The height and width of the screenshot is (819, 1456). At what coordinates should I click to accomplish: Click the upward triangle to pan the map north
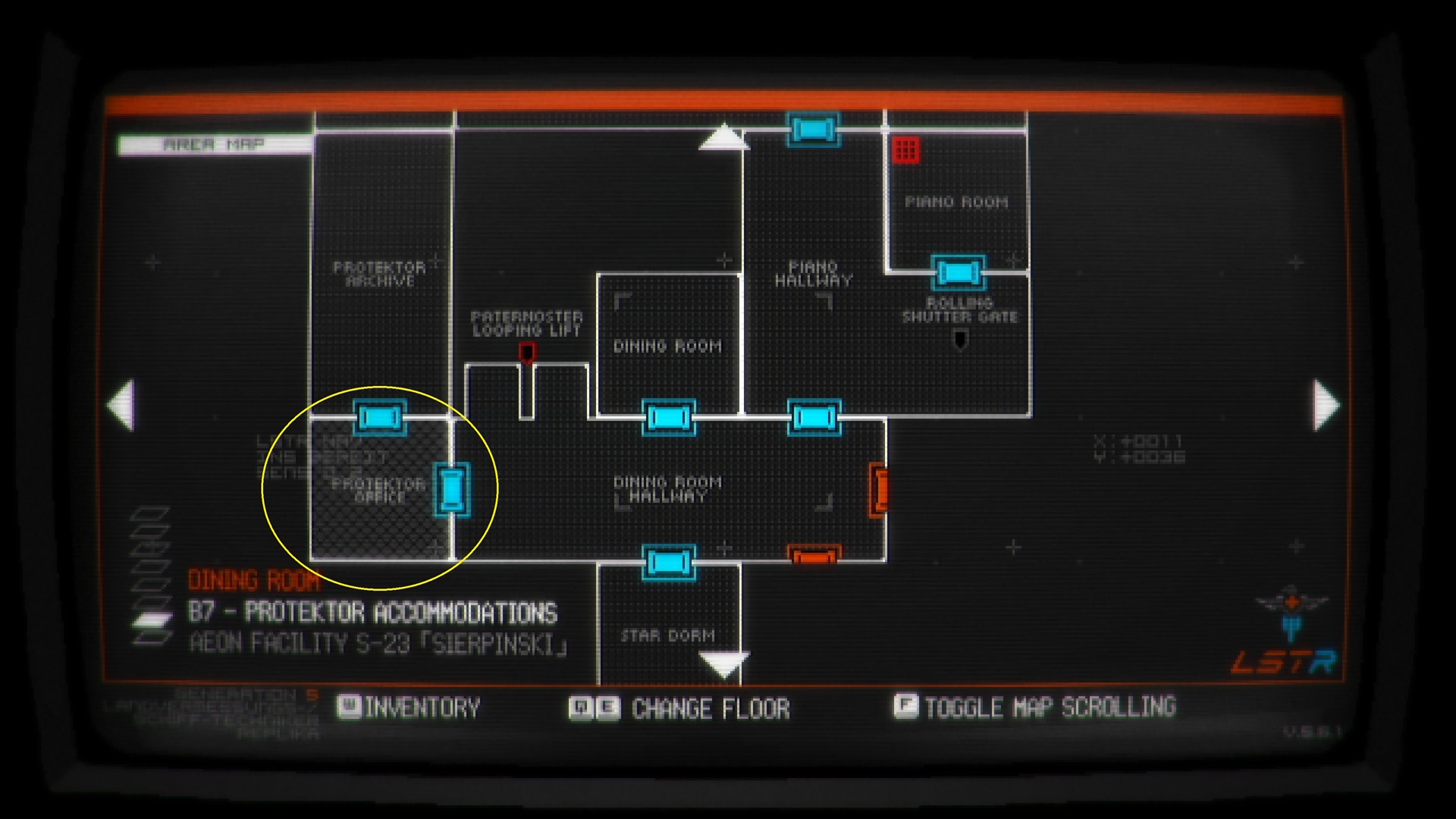click(723, 136)
